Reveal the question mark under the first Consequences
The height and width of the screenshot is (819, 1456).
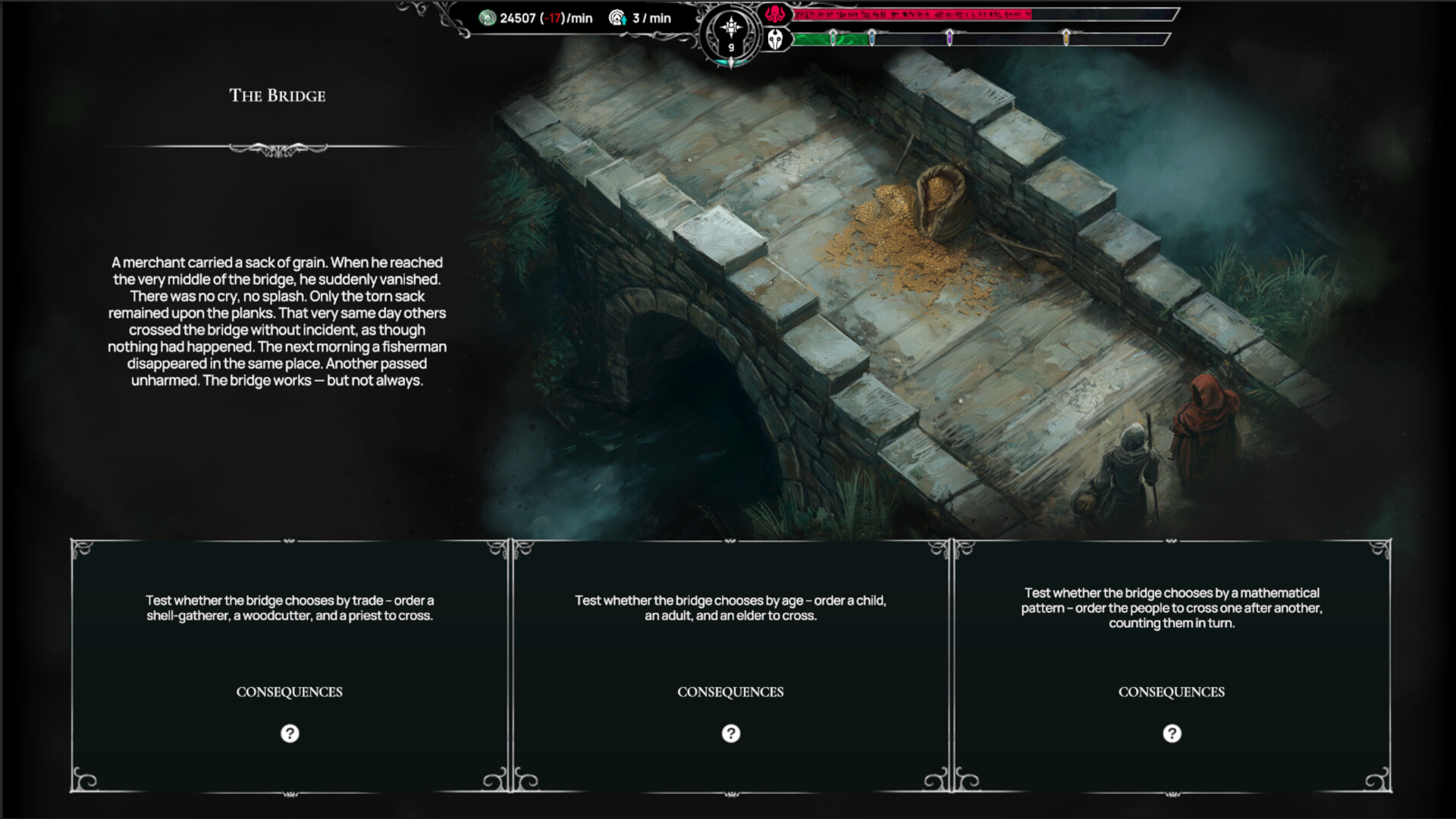tap(288, 733)
